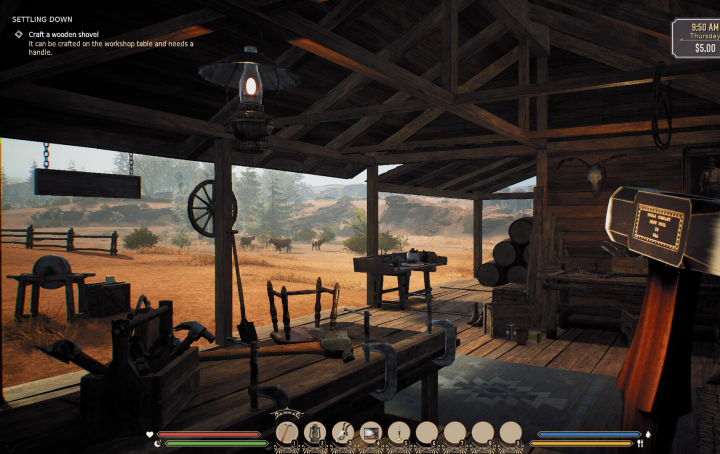720x454 pixels.
Task: Pick the candlestick in hotbar slot 5
Action: [x=399, y=432]
